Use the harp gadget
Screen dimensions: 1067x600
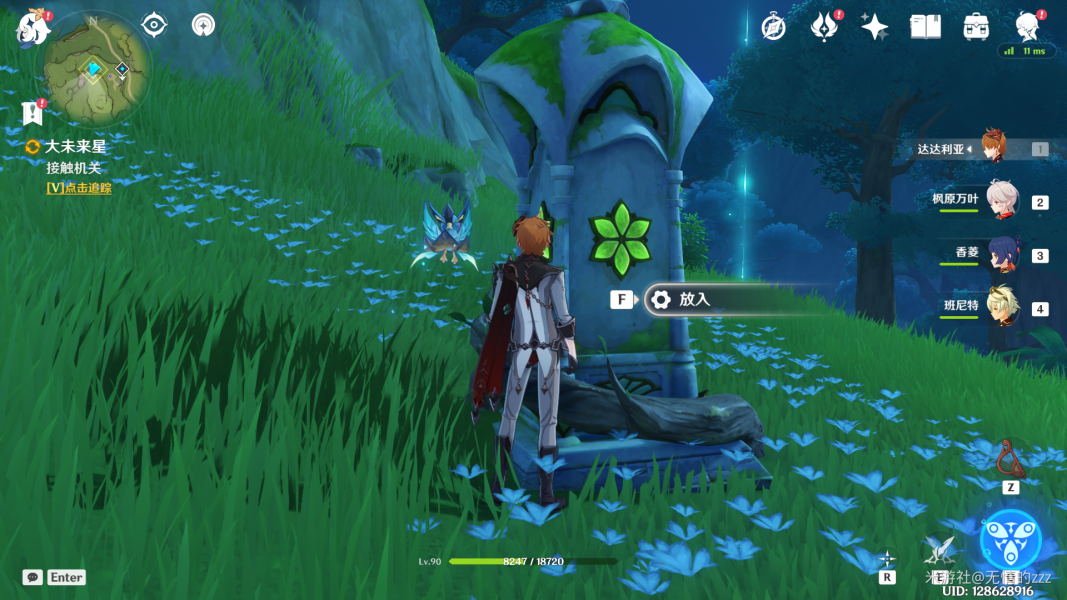pos(1011,459)
